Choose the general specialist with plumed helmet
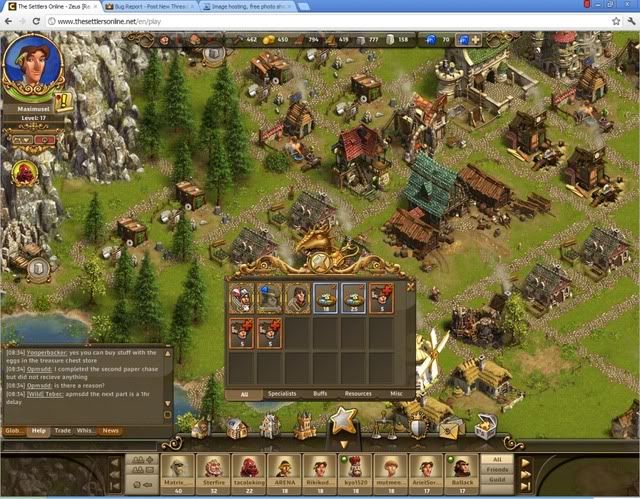Screen dimensions: 640x499 click(x=241, y=300)
